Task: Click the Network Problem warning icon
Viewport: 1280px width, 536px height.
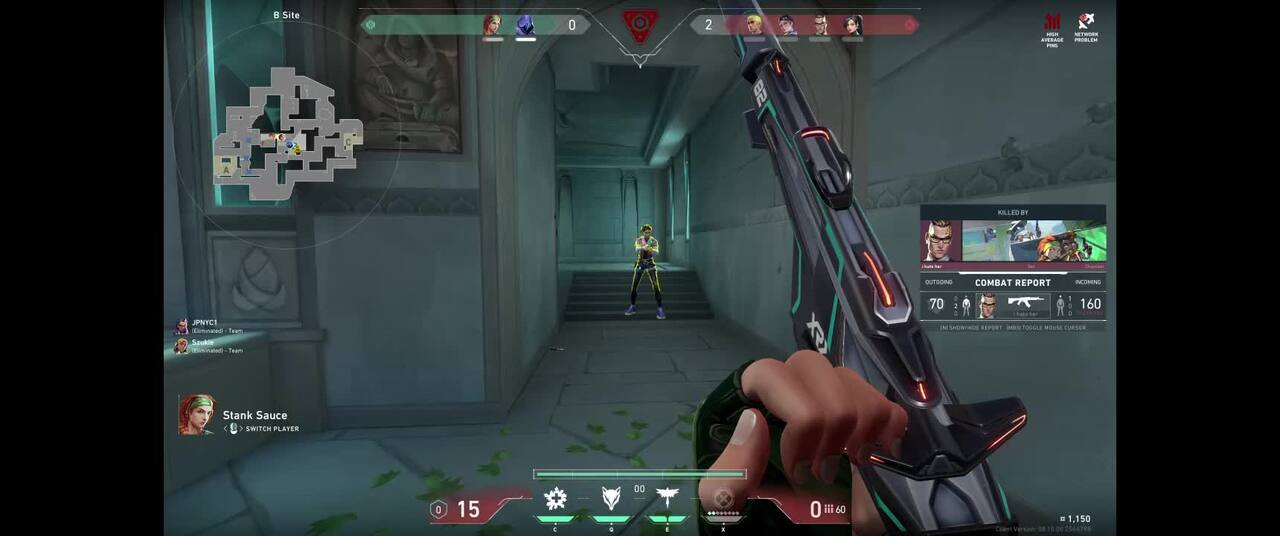Action: pyautogui.click(x=1085, y=27)
